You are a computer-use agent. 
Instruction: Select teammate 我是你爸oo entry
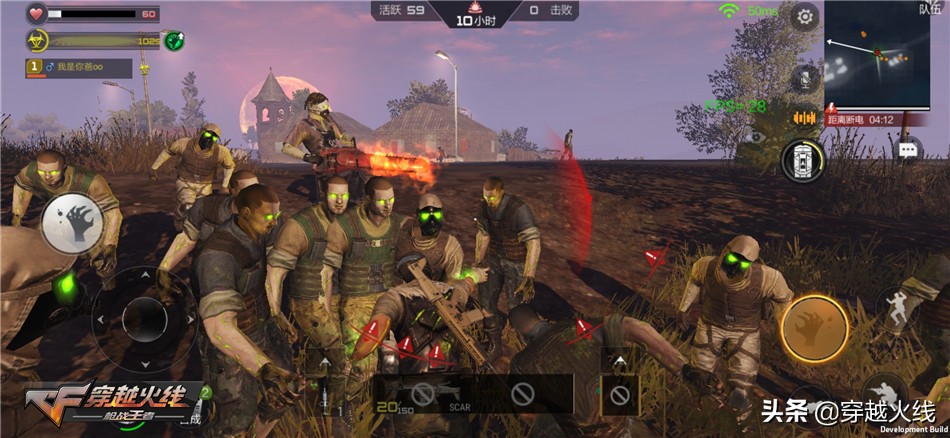[x=78, y=68]
